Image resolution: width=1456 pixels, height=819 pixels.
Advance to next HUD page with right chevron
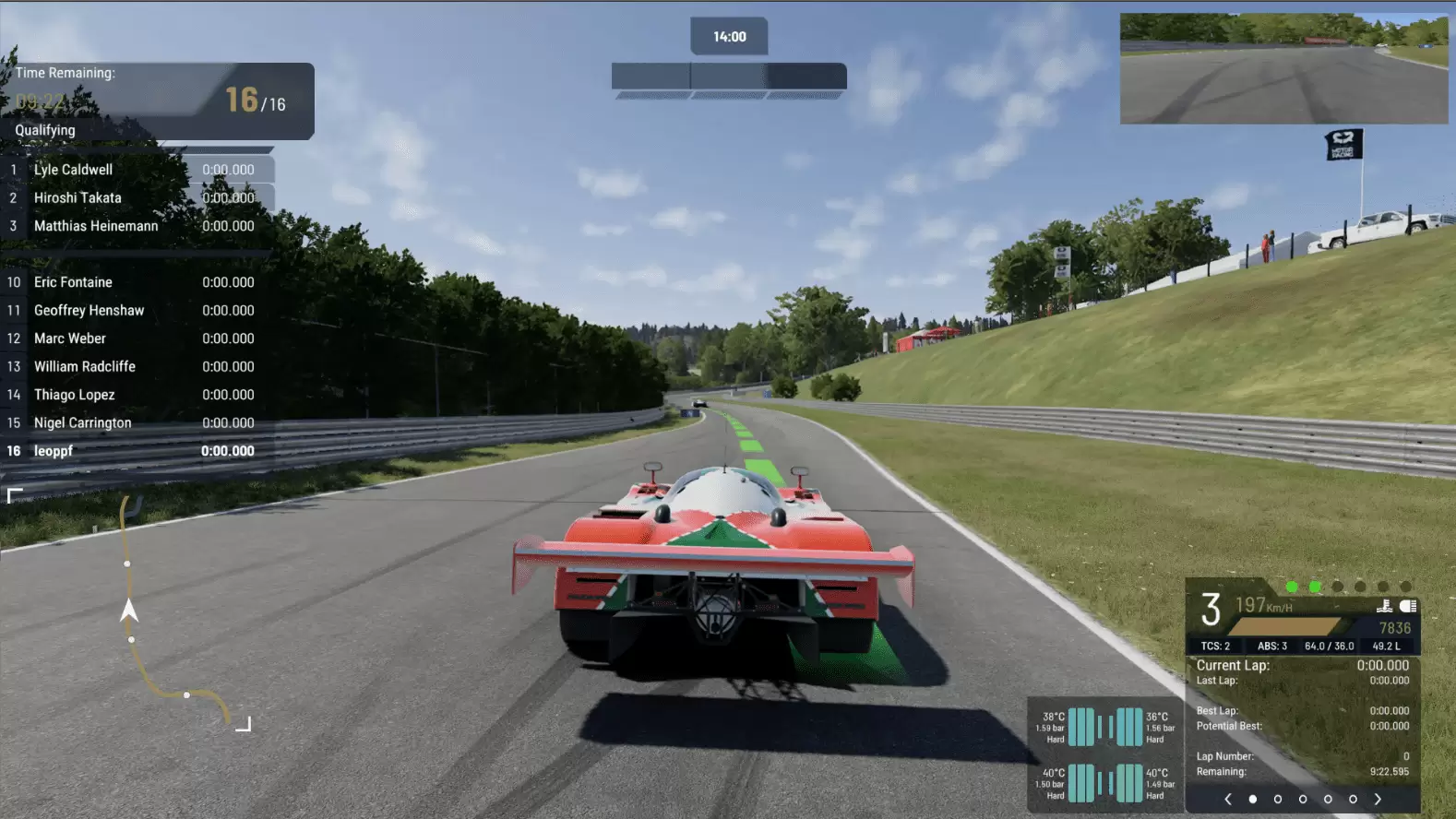[1377, 799]
